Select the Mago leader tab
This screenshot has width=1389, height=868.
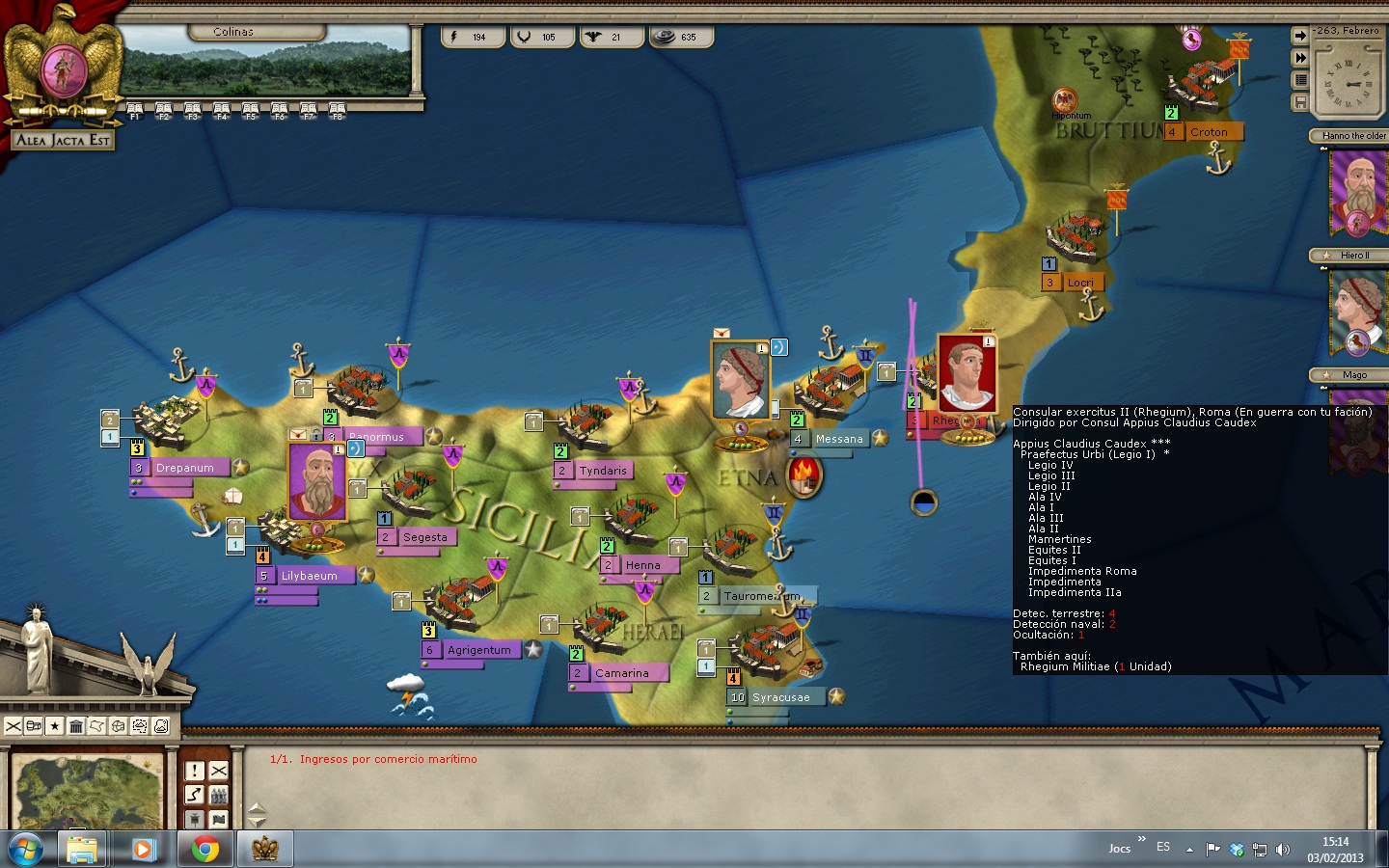(1353, 374)
